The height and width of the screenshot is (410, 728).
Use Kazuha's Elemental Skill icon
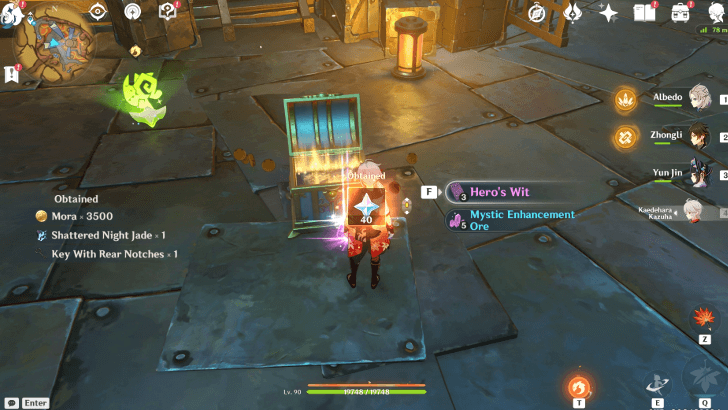pos(657,384)
